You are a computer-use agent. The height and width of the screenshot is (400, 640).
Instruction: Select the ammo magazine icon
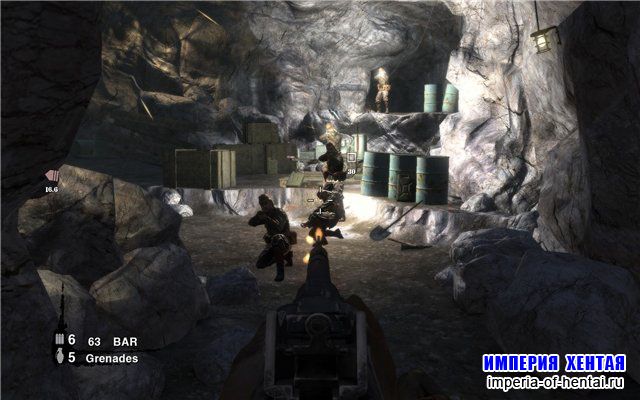[x=58, y=341]
